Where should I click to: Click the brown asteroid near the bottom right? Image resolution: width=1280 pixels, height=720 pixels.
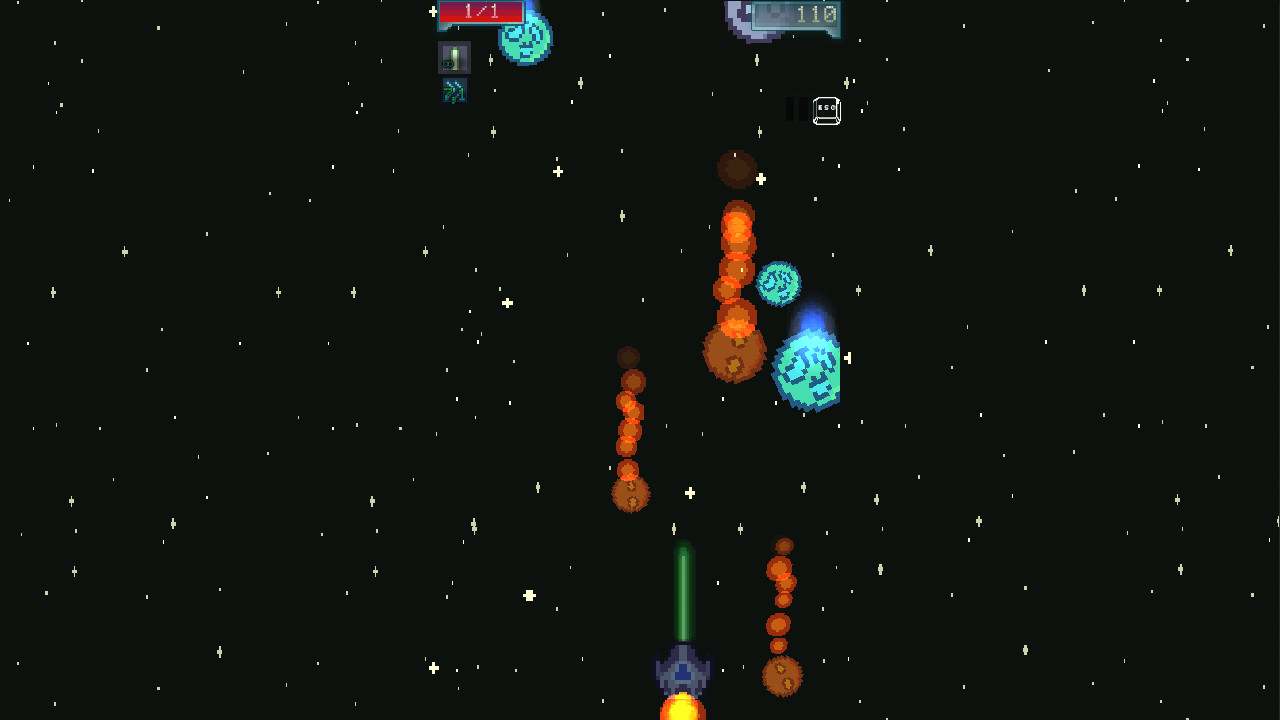[x=783, y=677]
